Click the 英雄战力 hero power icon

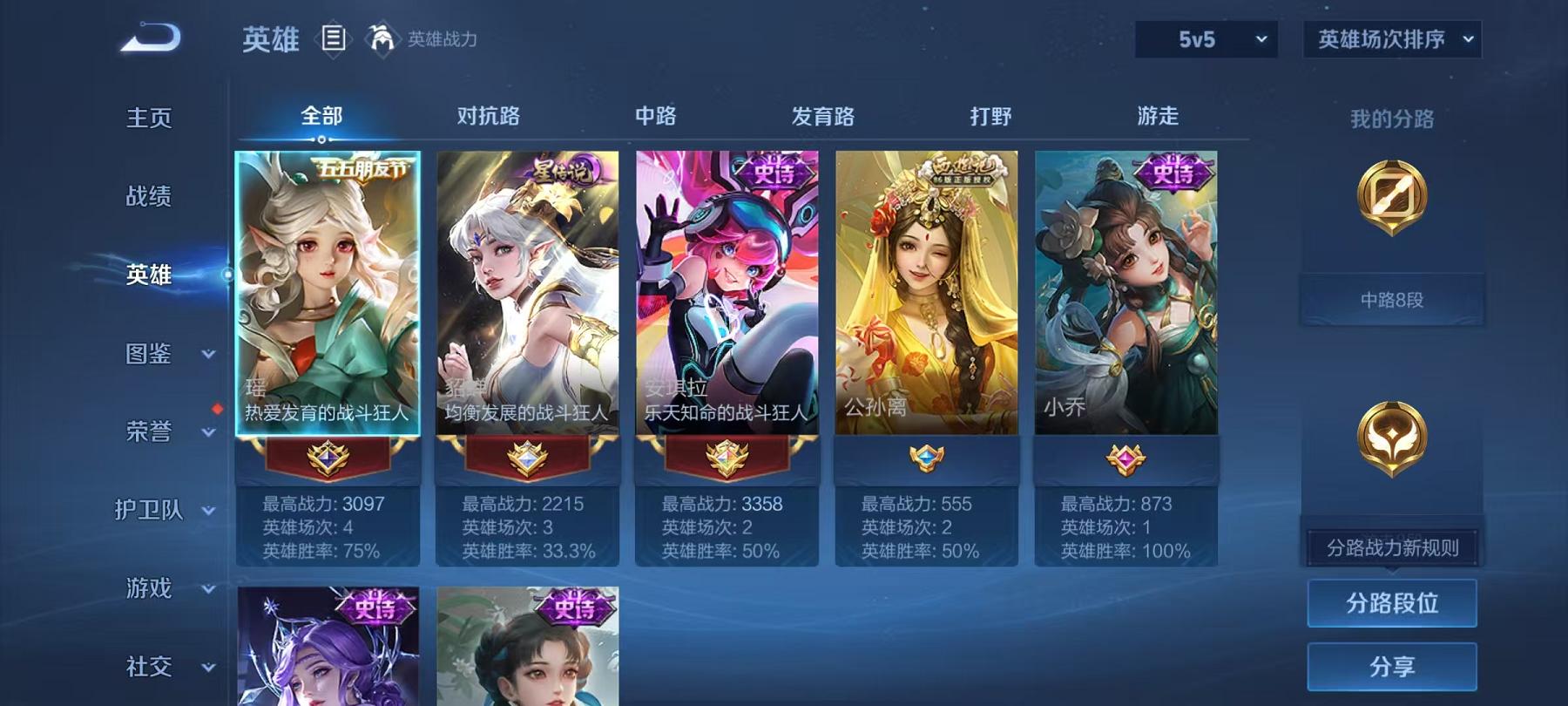pyautogui.click(x=378, y=37)
